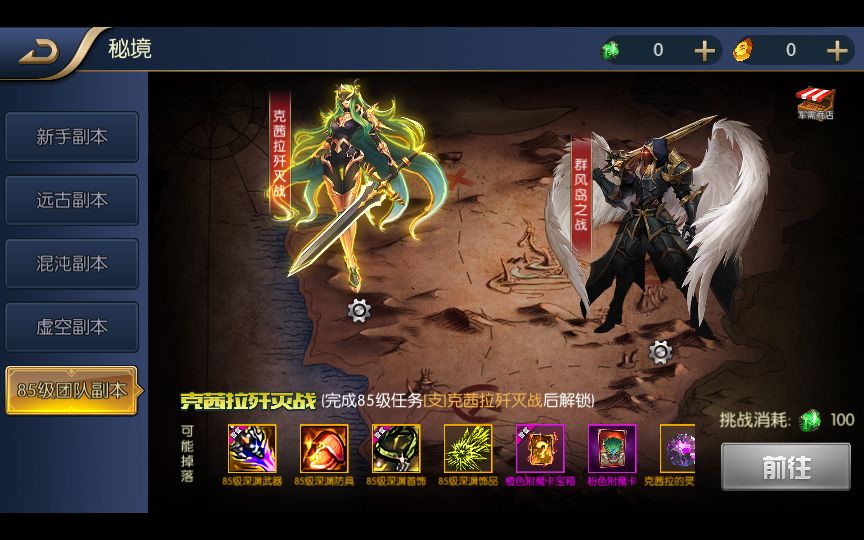Screen dimensions: 864x540
Task: Inspect the 85级深渊武器 drop icon
Action: click(x=252, y=449)
